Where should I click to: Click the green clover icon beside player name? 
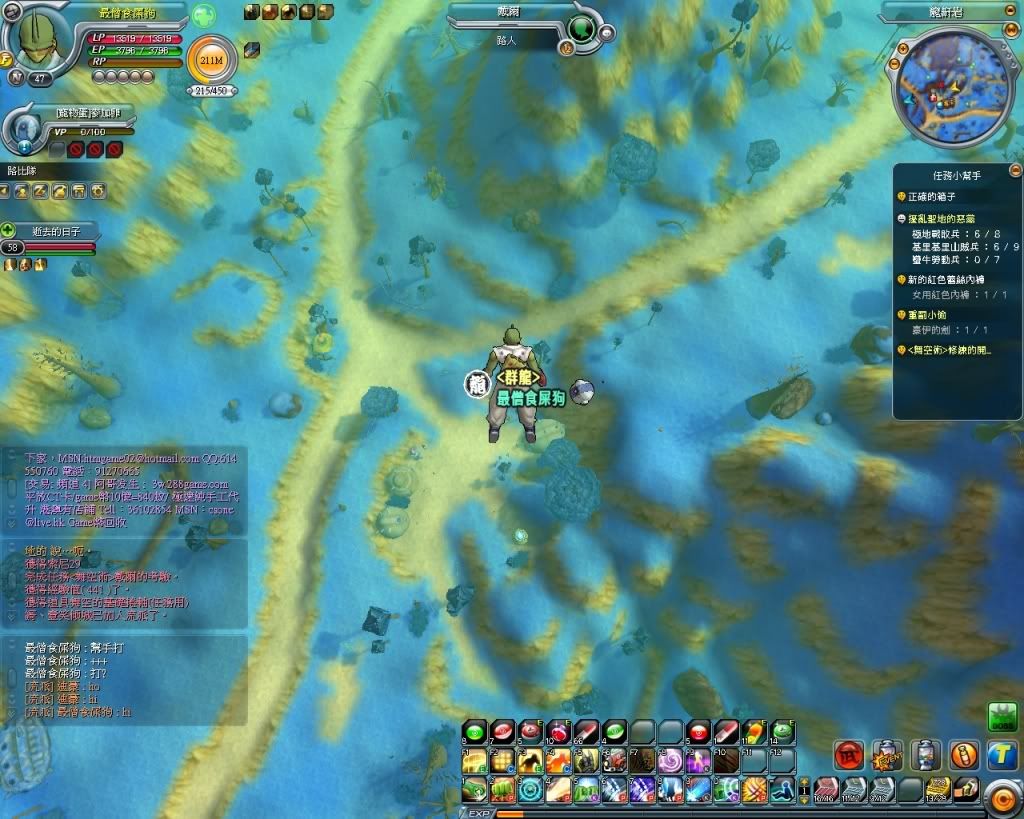pos(204,16)
